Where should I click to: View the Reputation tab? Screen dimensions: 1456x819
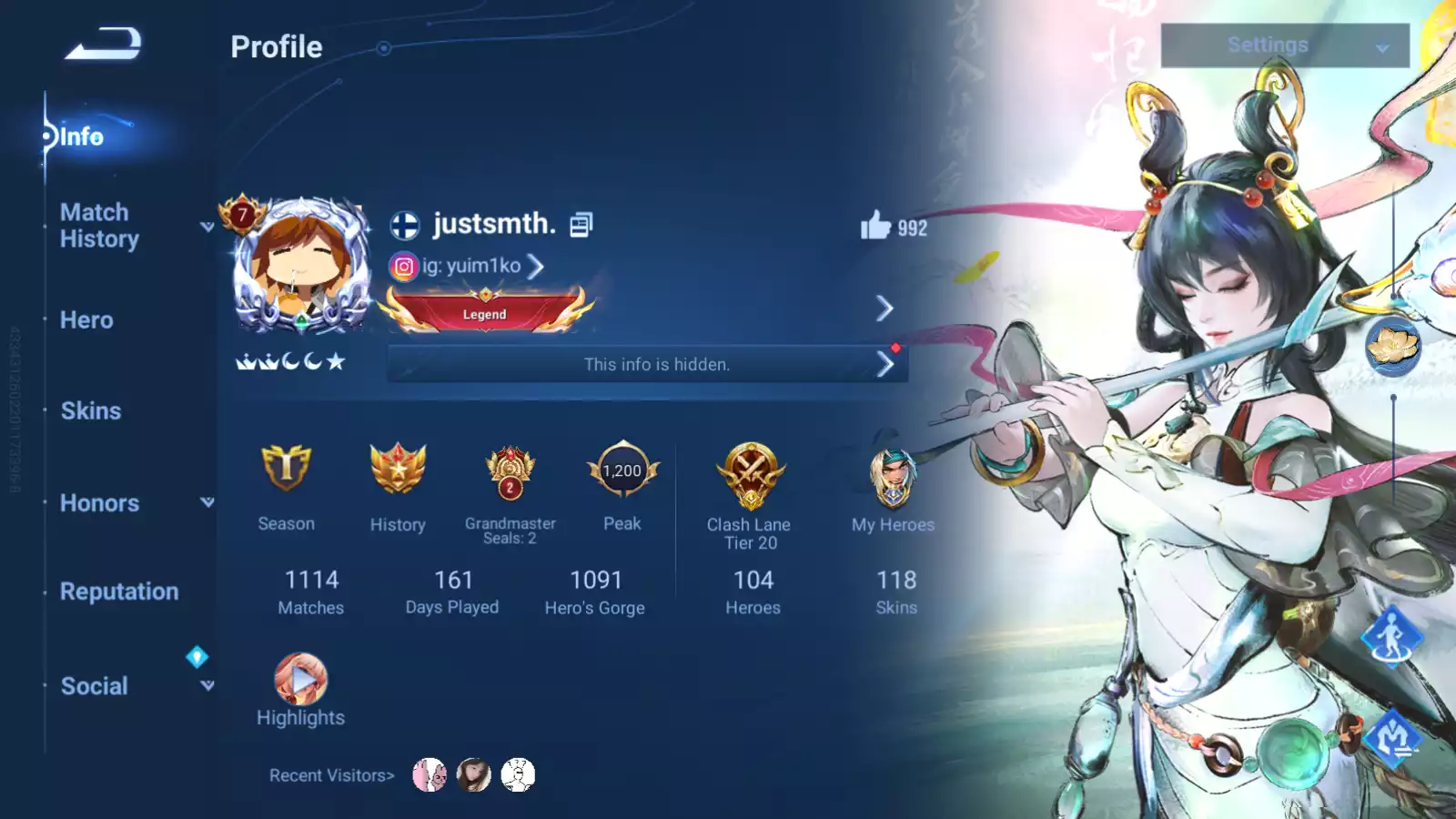(x=119, y=591)
